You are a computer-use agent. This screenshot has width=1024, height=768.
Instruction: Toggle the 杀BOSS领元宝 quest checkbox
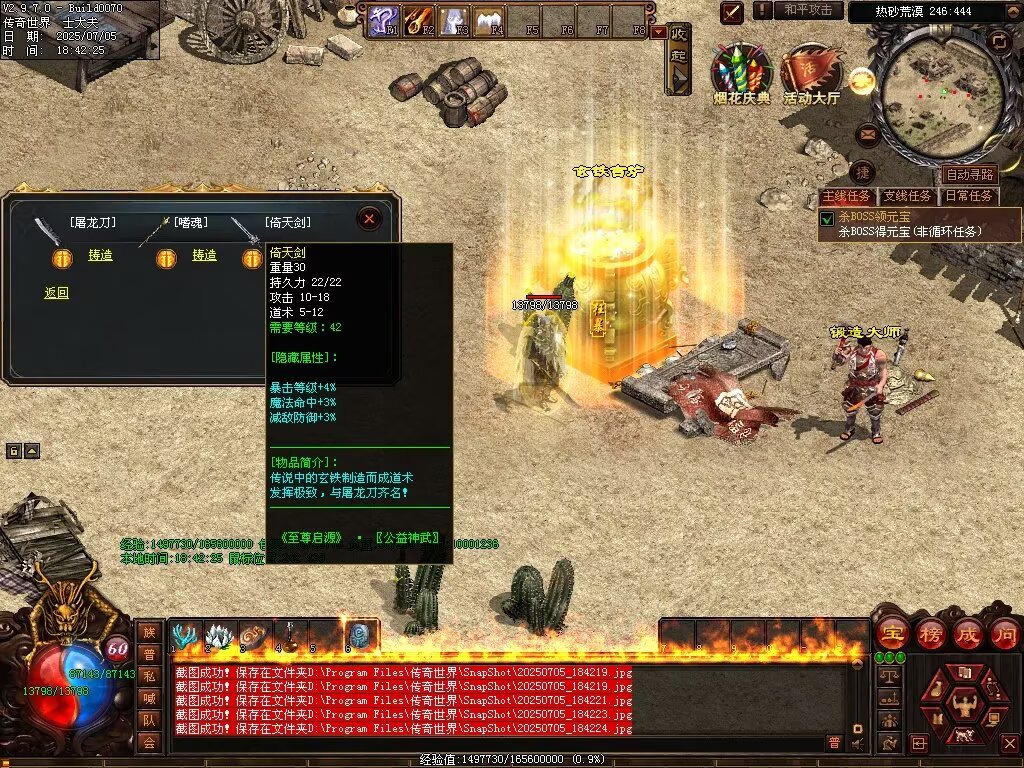pyautogui.click(x=827, y=218)
